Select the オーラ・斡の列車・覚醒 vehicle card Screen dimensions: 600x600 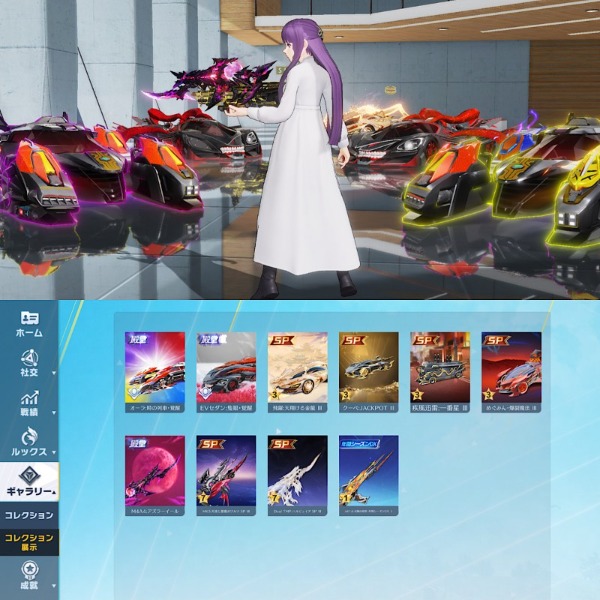154,370
